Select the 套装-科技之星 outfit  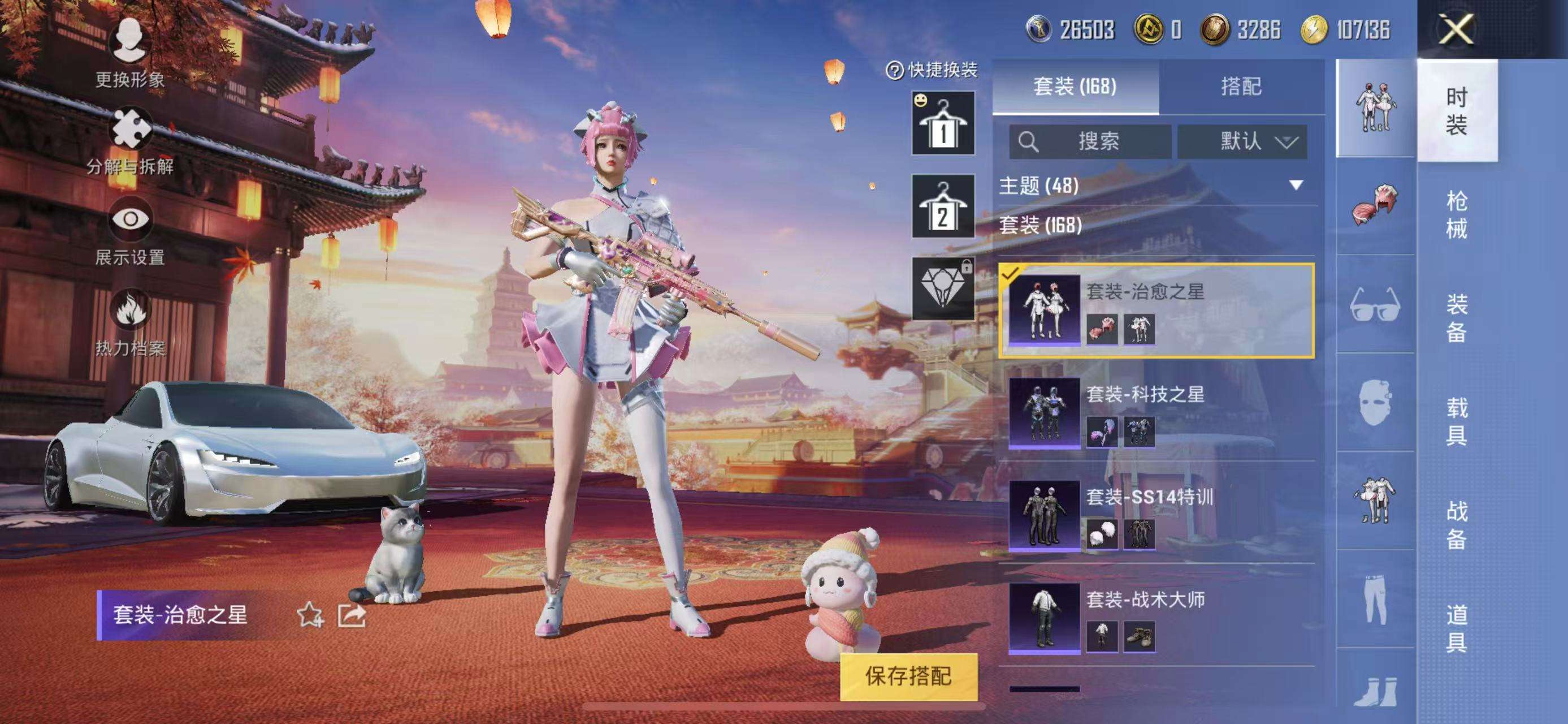(x=1156, y=413)
